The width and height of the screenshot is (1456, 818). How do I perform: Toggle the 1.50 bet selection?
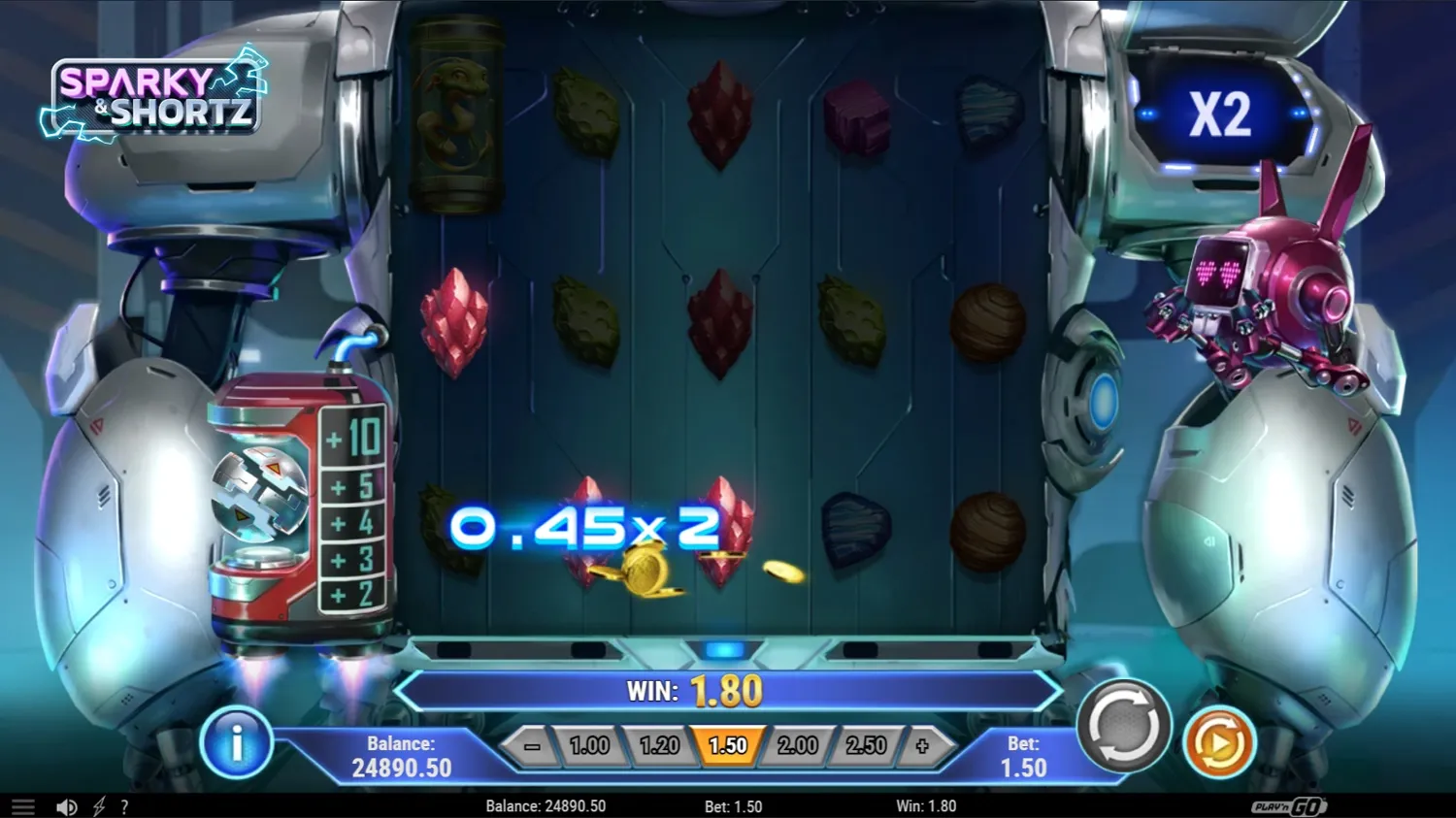click(729, 745)
